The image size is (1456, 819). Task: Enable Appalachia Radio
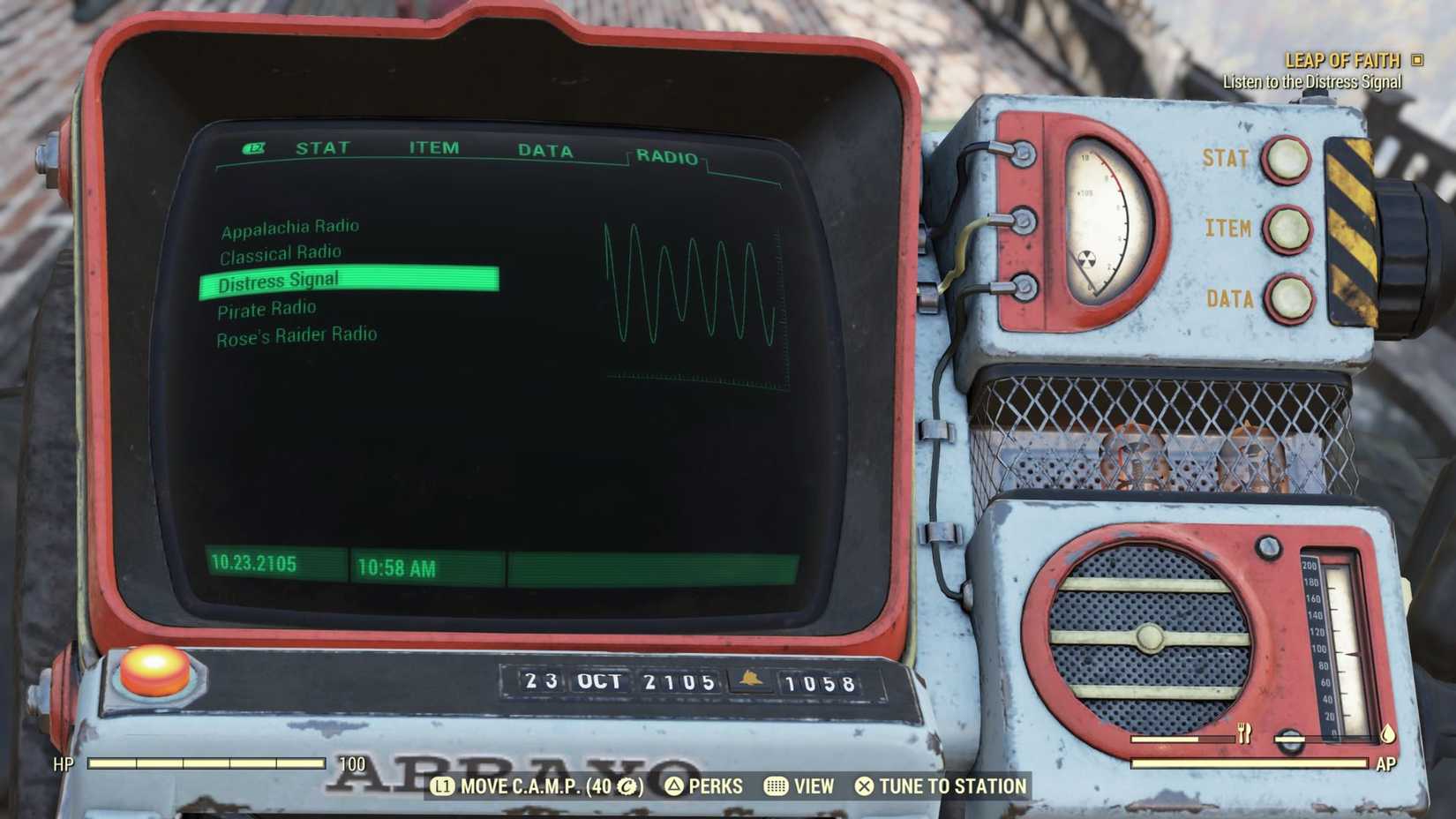(x=289, y=225)
